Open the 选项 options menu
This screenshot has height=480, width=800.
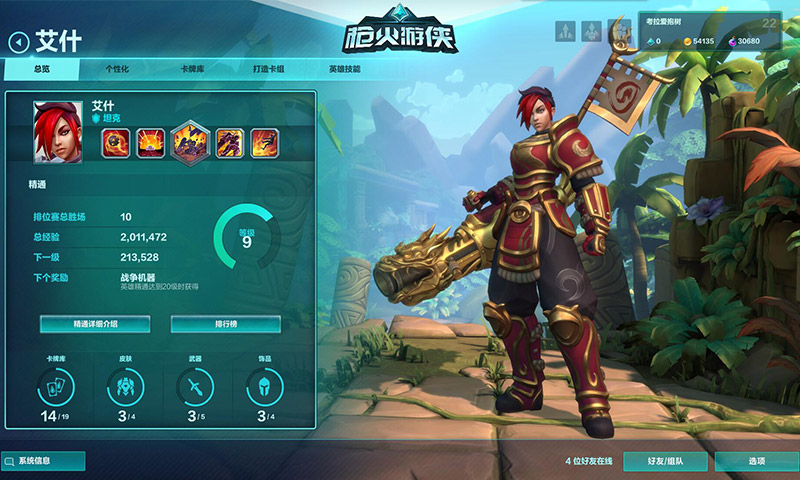tap(757, 461)
